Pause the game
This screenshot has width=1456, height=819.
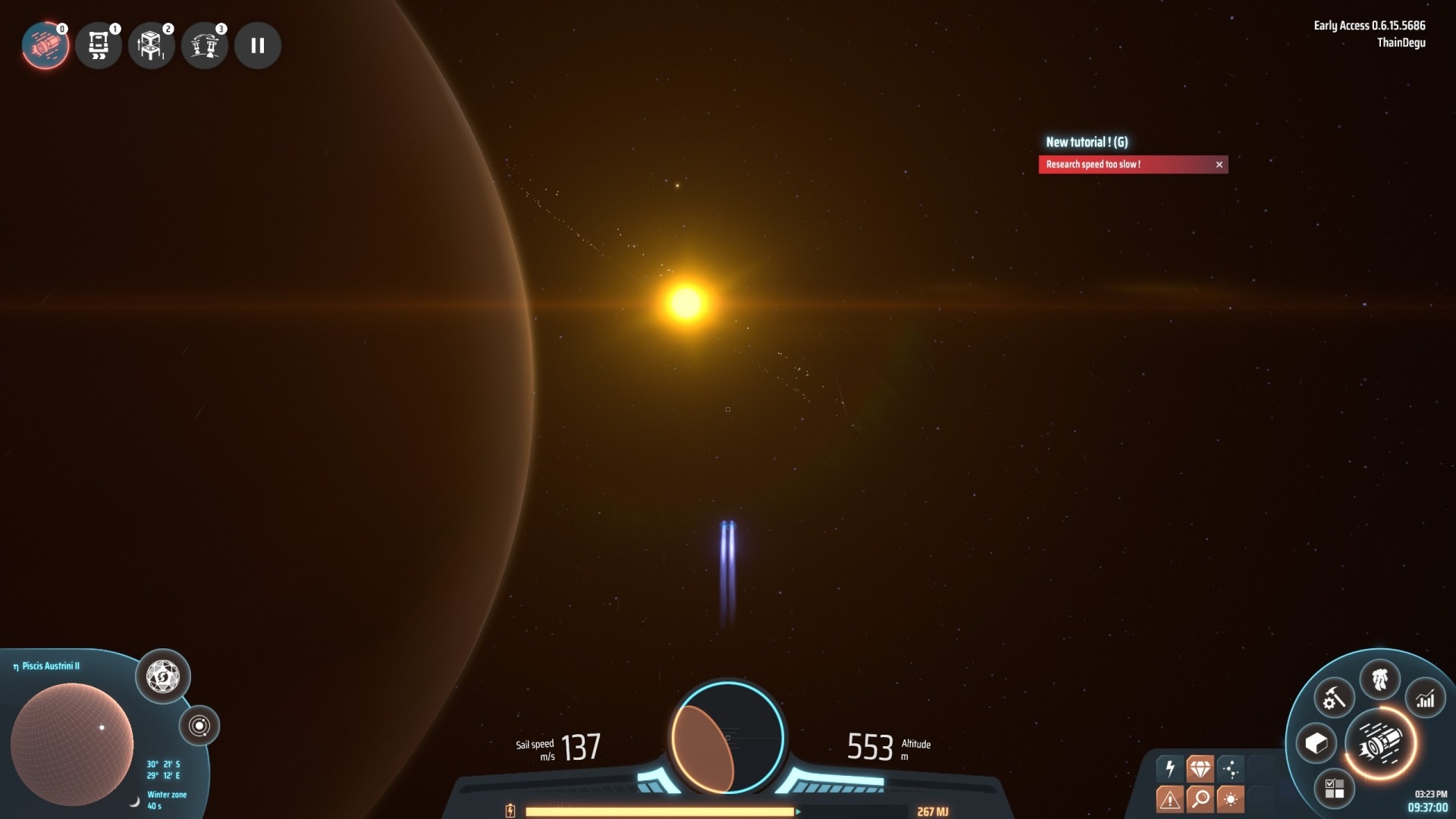[x=258, y=45]
